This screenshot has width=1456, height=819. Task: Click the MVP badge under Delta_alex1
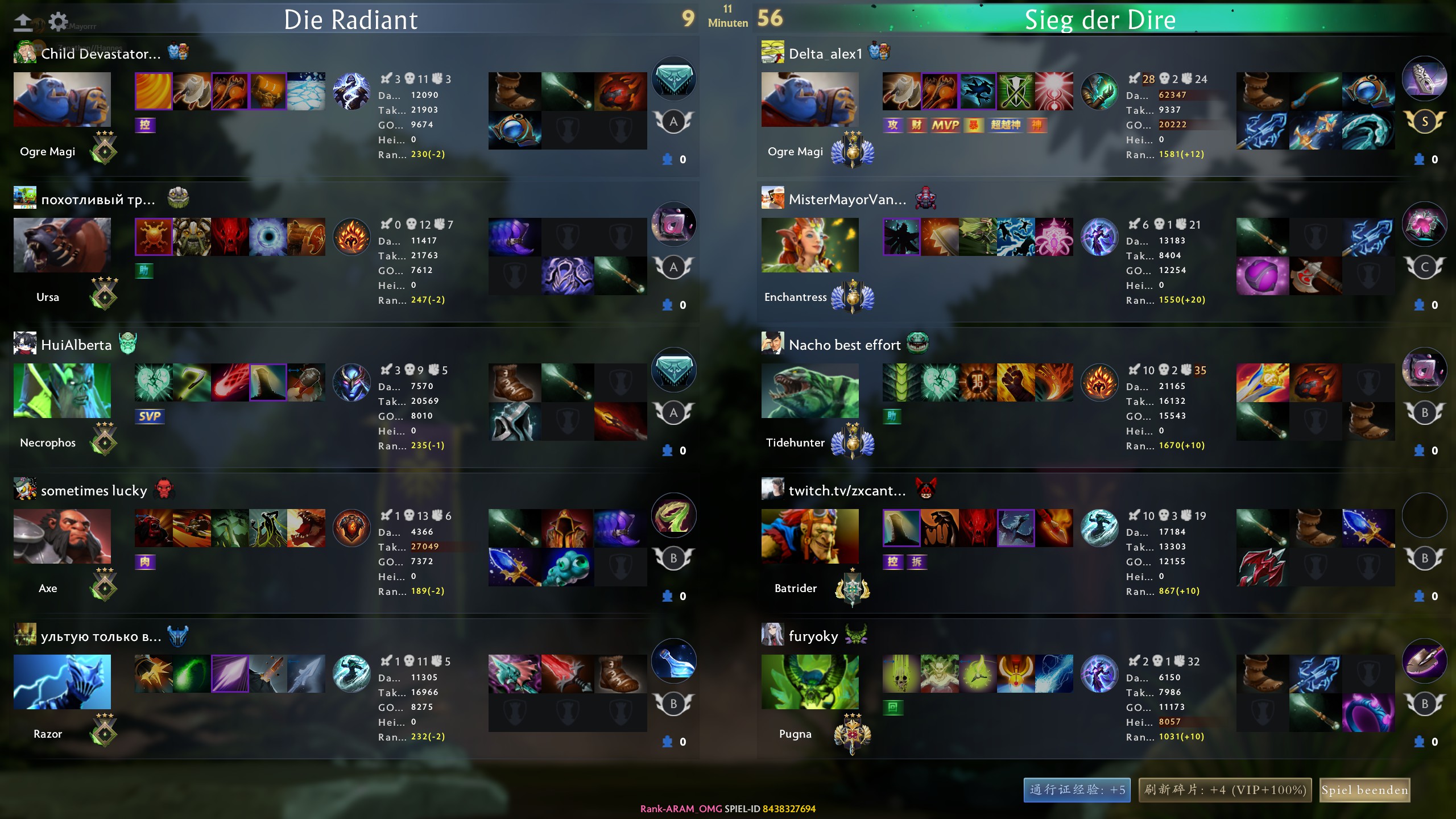945,125
